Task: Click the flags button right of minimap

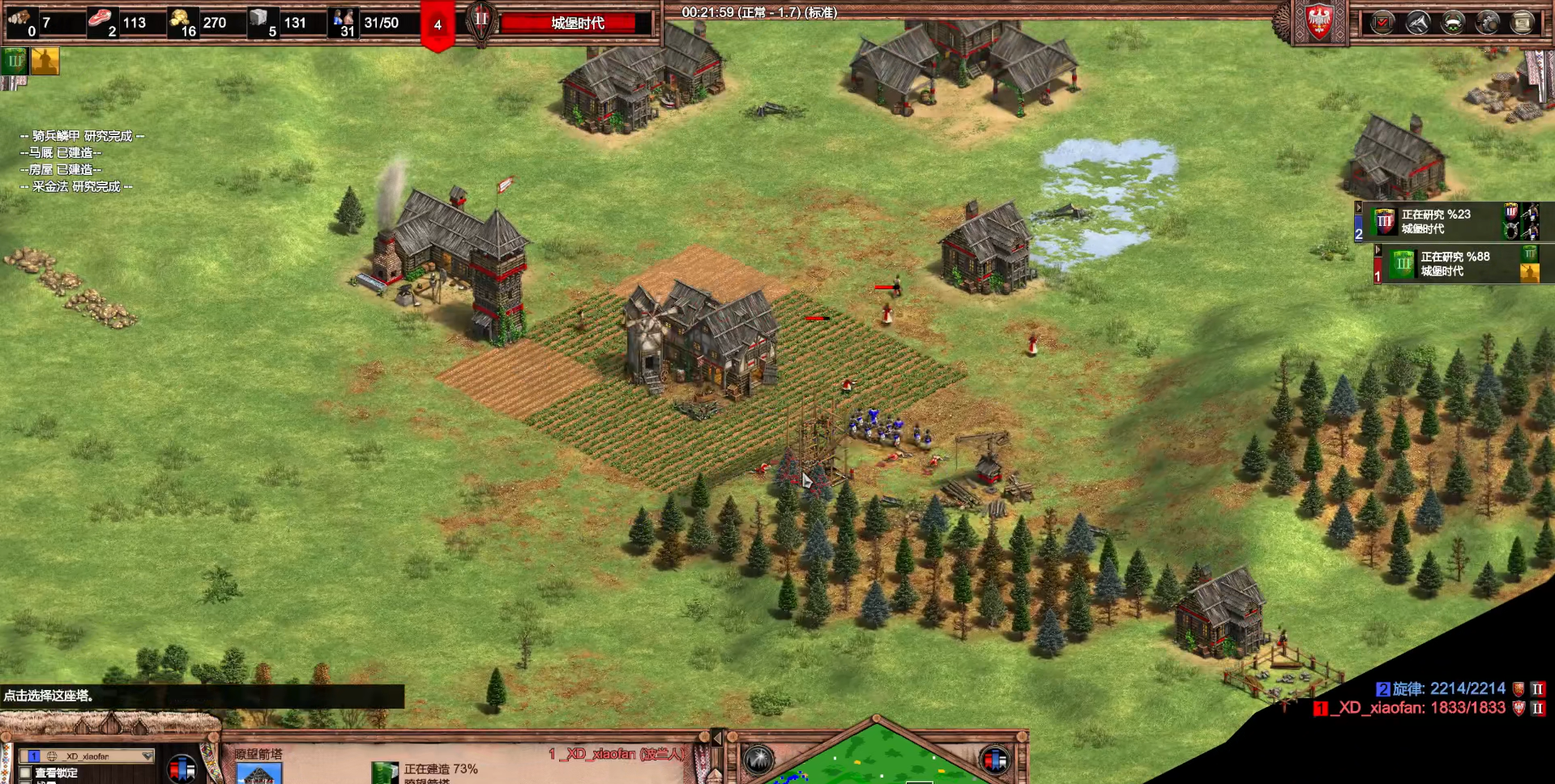Action: pos(994,760)
